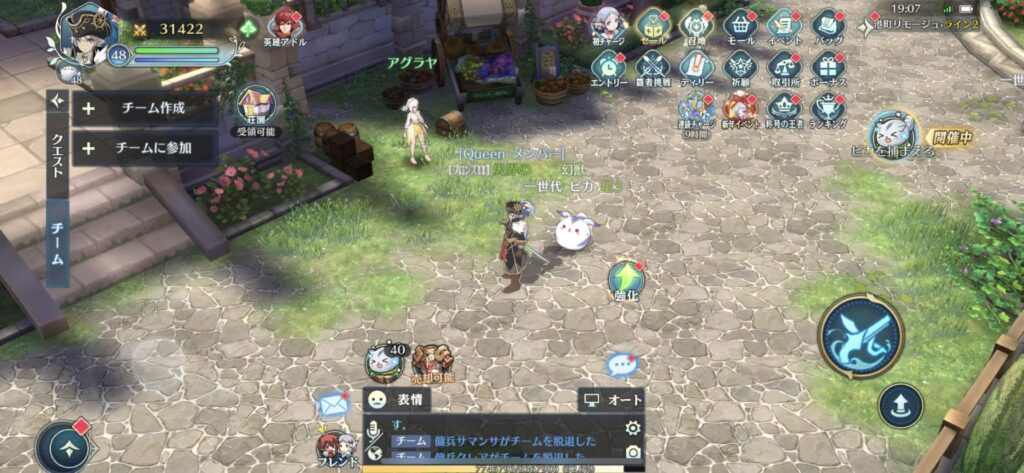Open the モール shopping basket icon

coord(740,24)
